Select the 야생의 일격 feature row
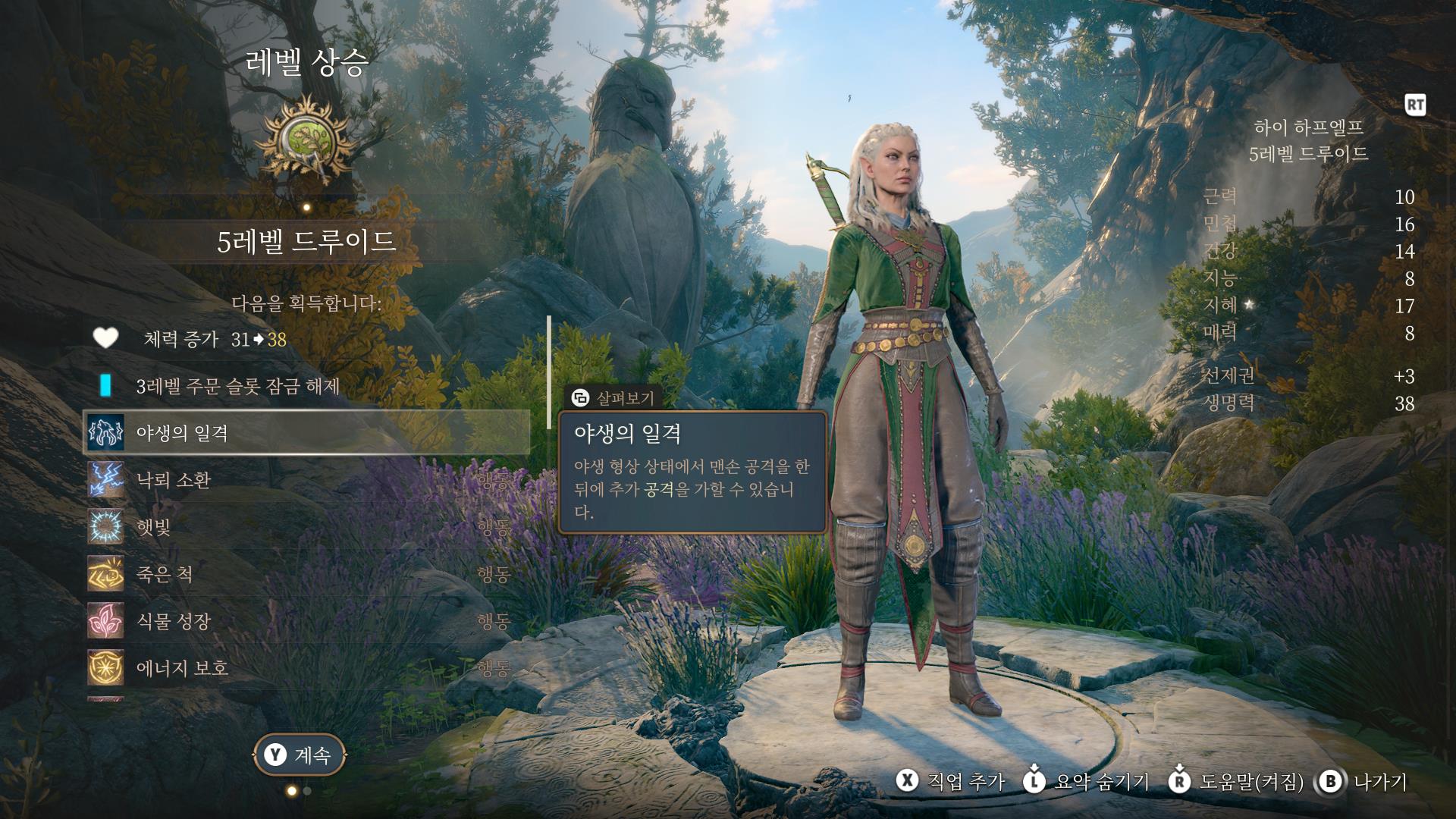Viewport: 1456px width, 819px height. pos(306,433)
